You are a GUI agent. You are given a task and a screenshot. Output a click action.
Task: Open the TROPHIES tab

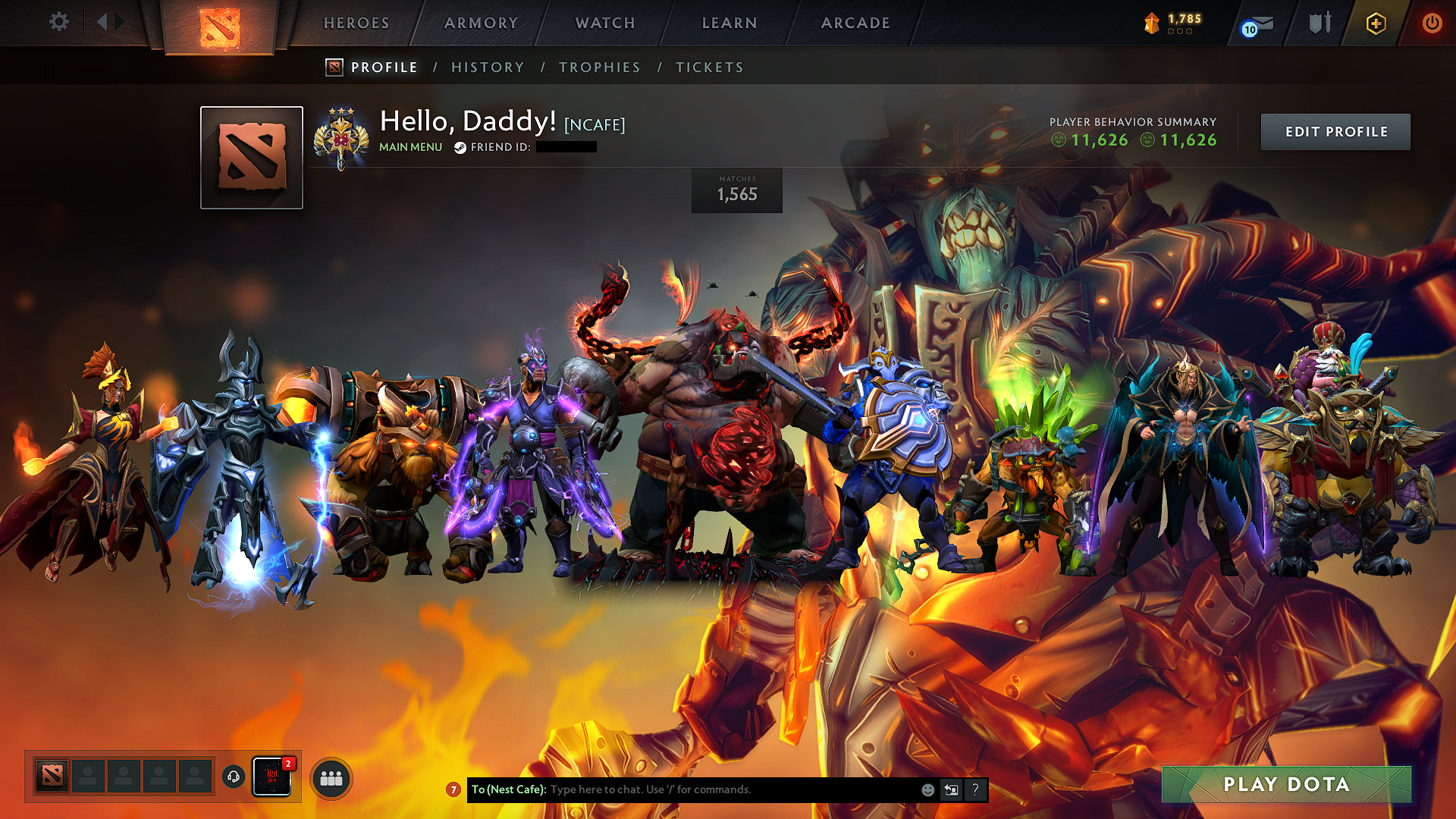(x=600, y=67)
